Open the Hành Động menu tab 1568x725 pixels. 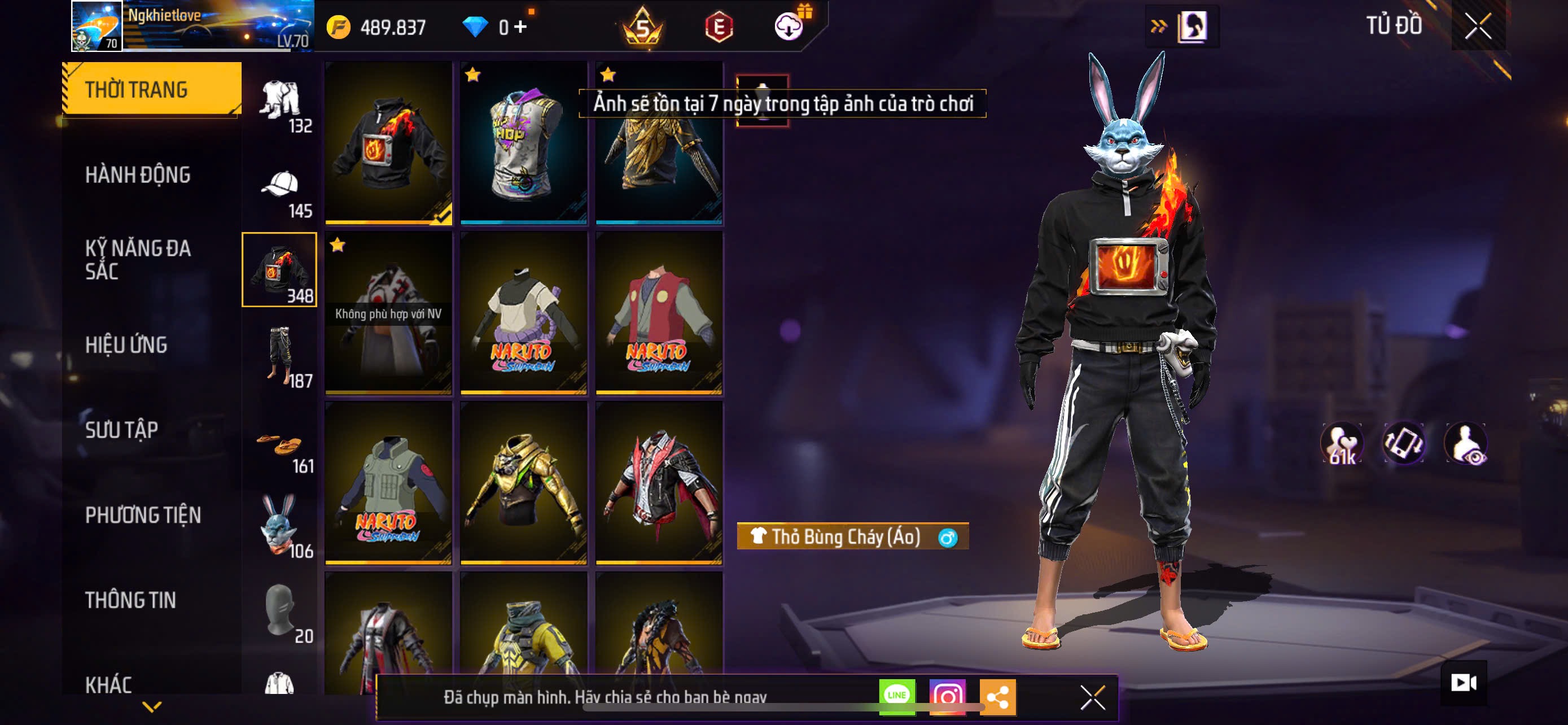138,175
